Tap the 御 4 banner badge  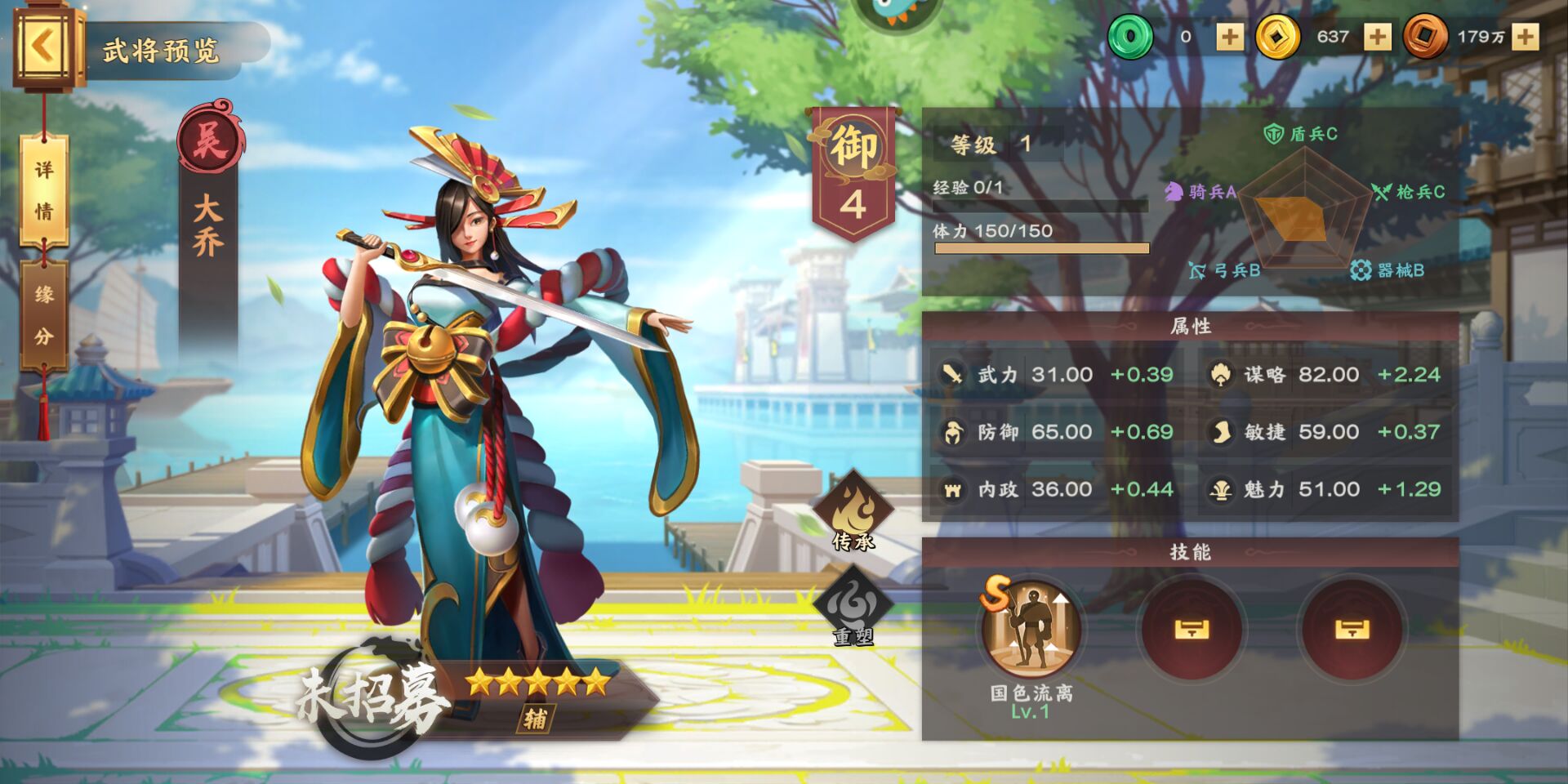click(x=853, y=173)
